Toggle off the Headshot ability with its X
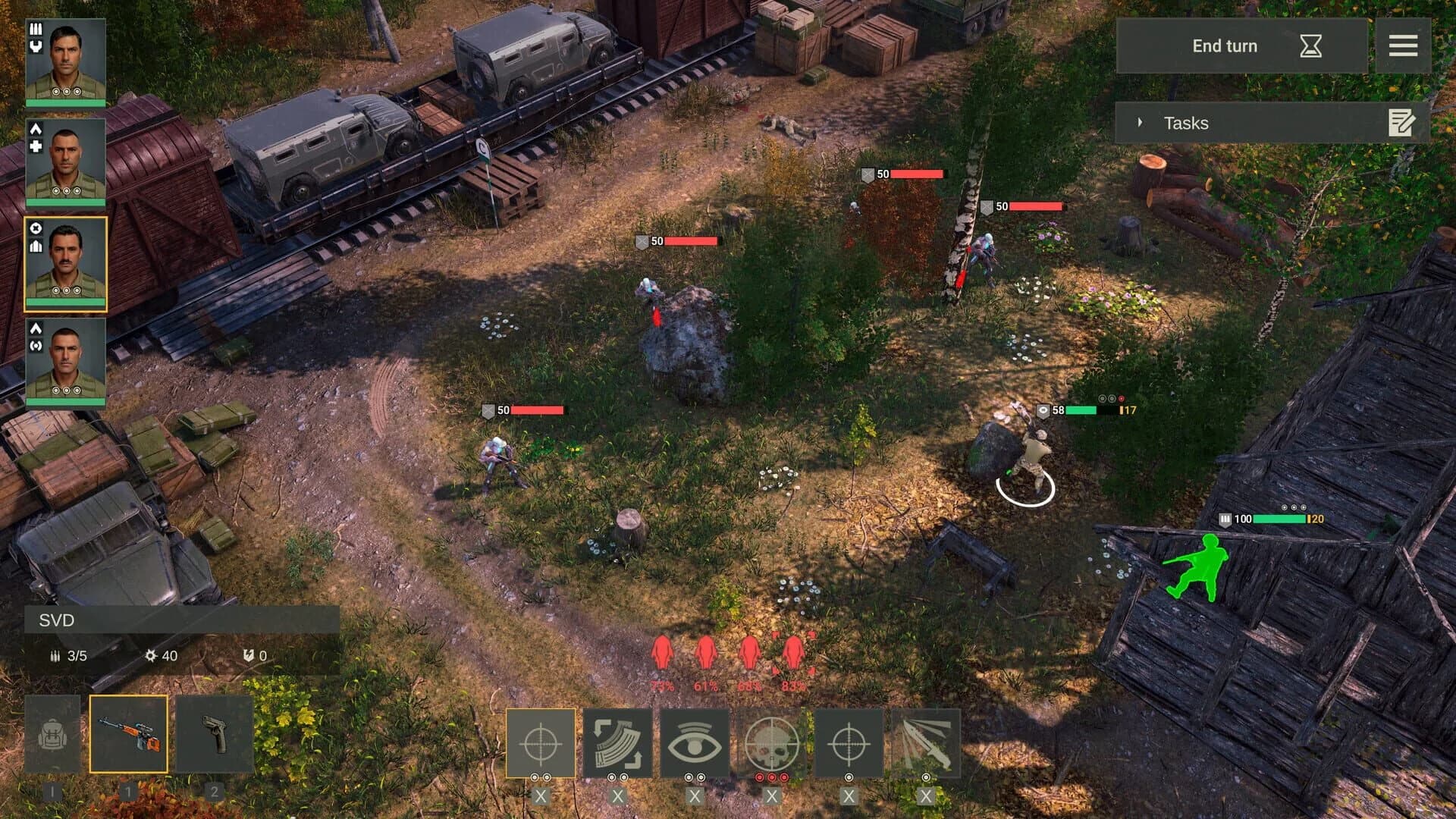Viewport: 1456px width, 819px height. pos(774,797)
